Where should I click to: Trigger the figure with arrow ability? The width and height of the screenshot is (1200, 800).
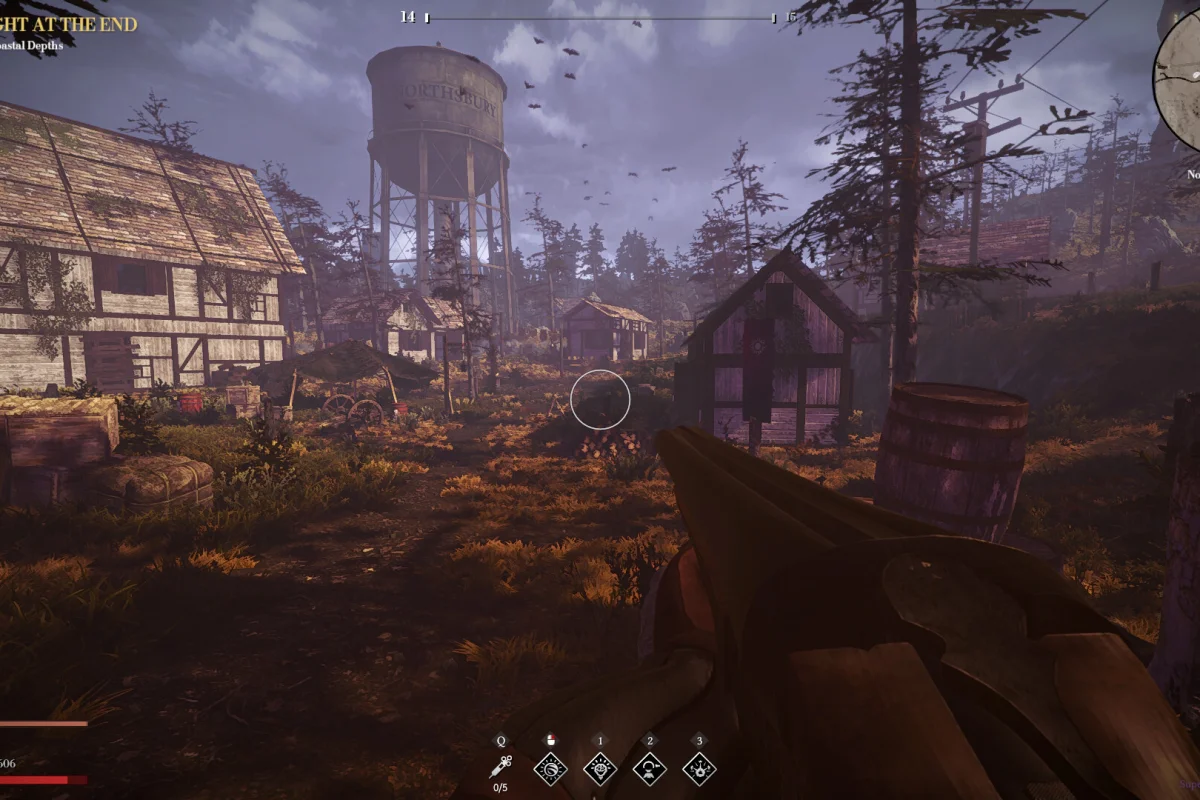tap(650, 768)
